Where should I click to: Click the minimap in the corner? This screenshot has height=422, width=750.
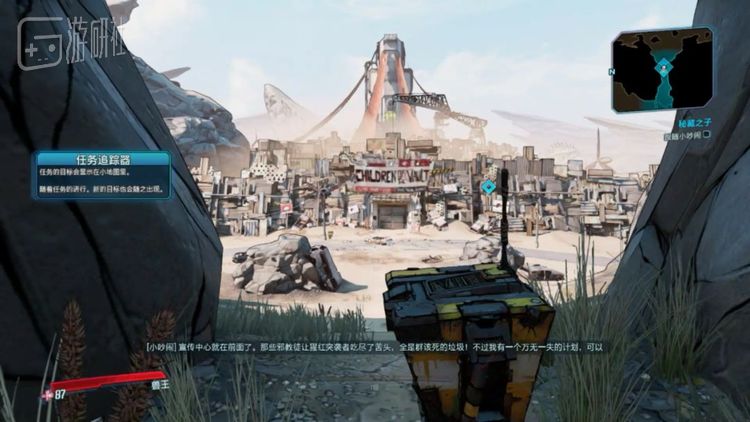tap(663, 68)
